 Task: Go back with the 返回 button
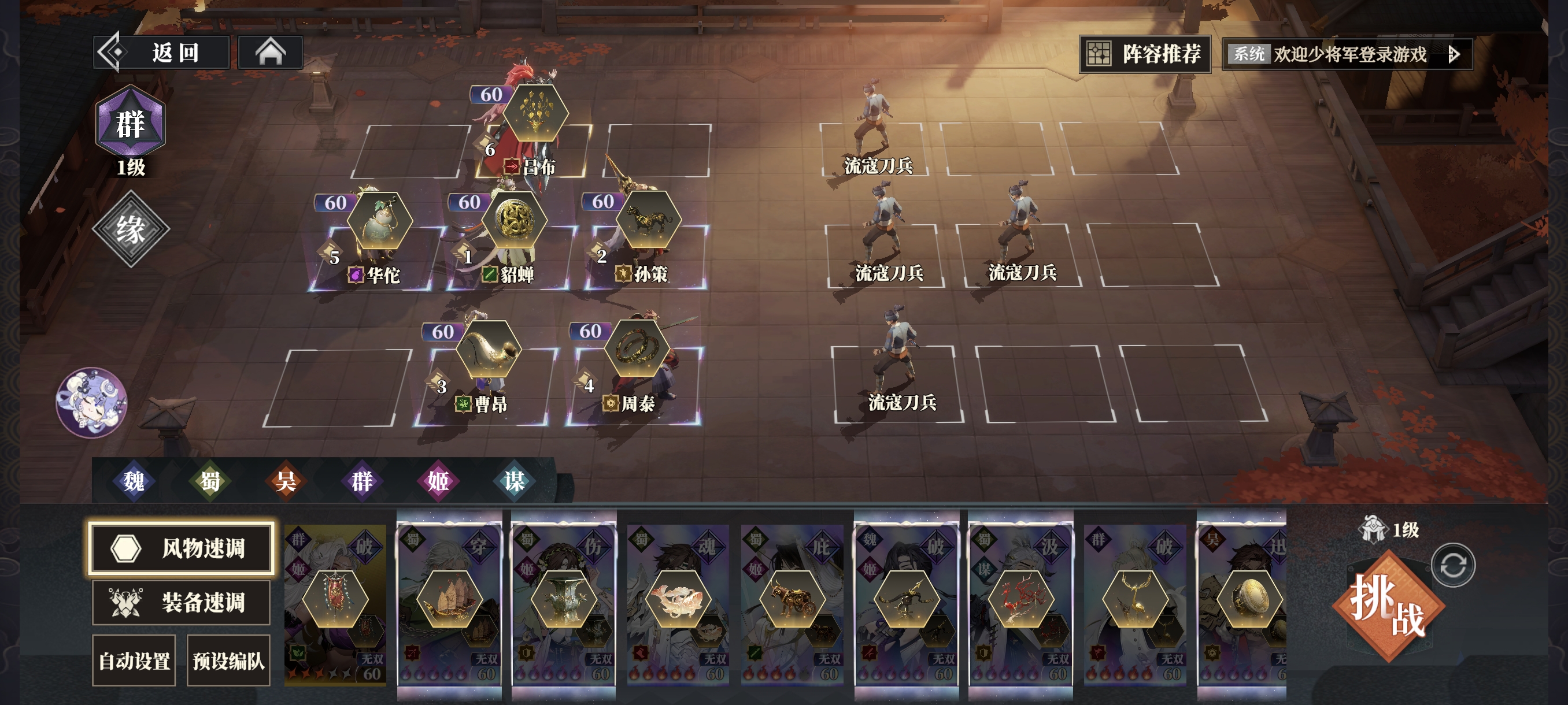tap(162, 53)
